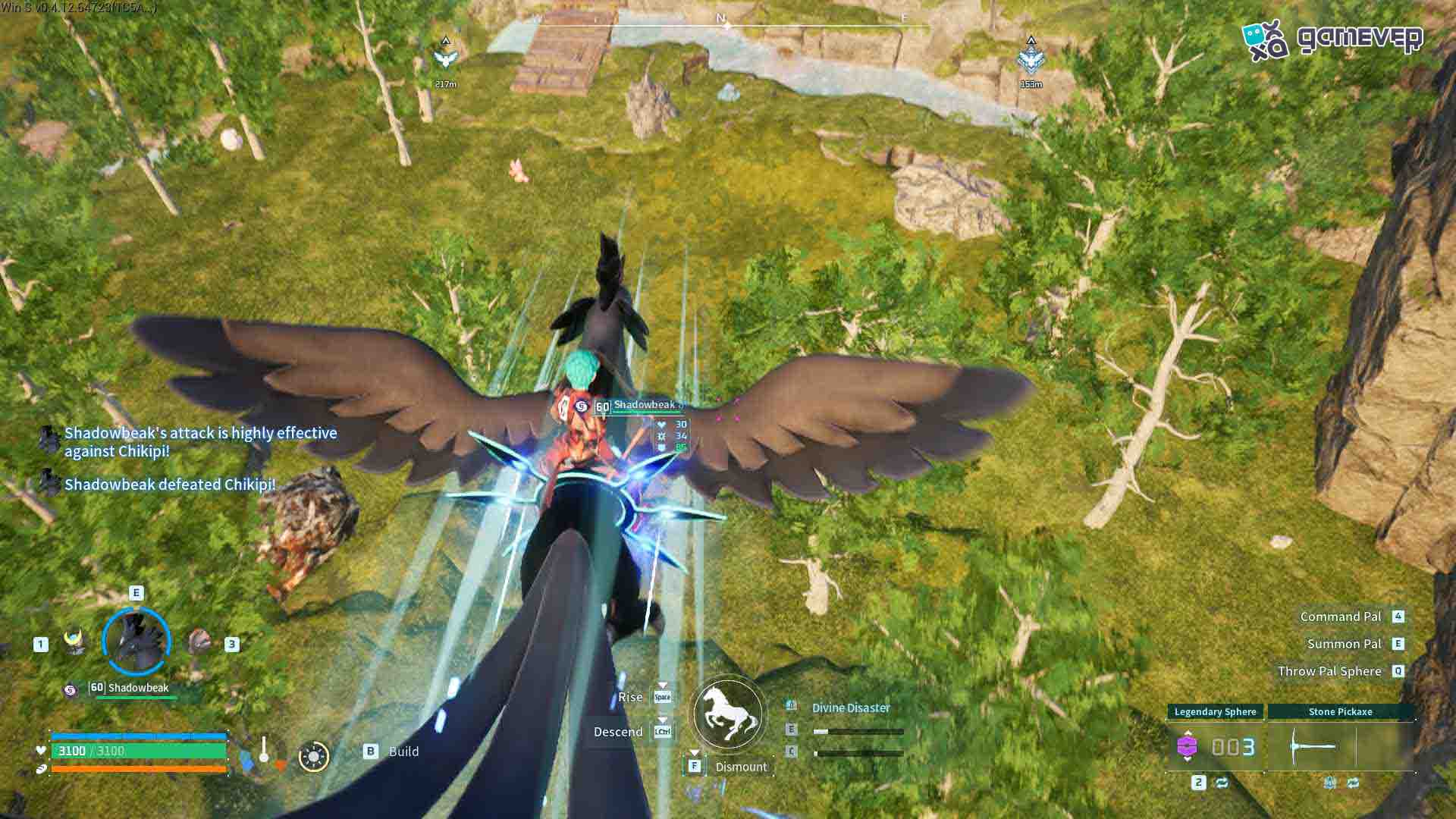
Task: Click the Summon Pal option
Action: 1344,644
